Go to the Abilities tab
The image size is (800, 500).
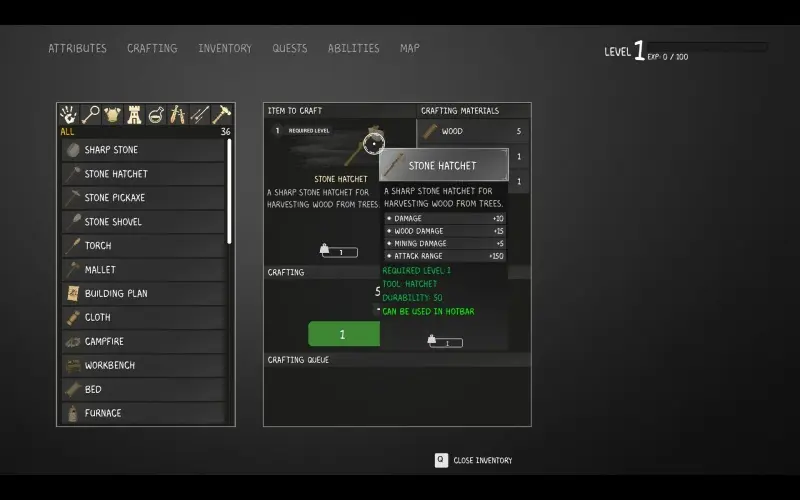(354, 48)
